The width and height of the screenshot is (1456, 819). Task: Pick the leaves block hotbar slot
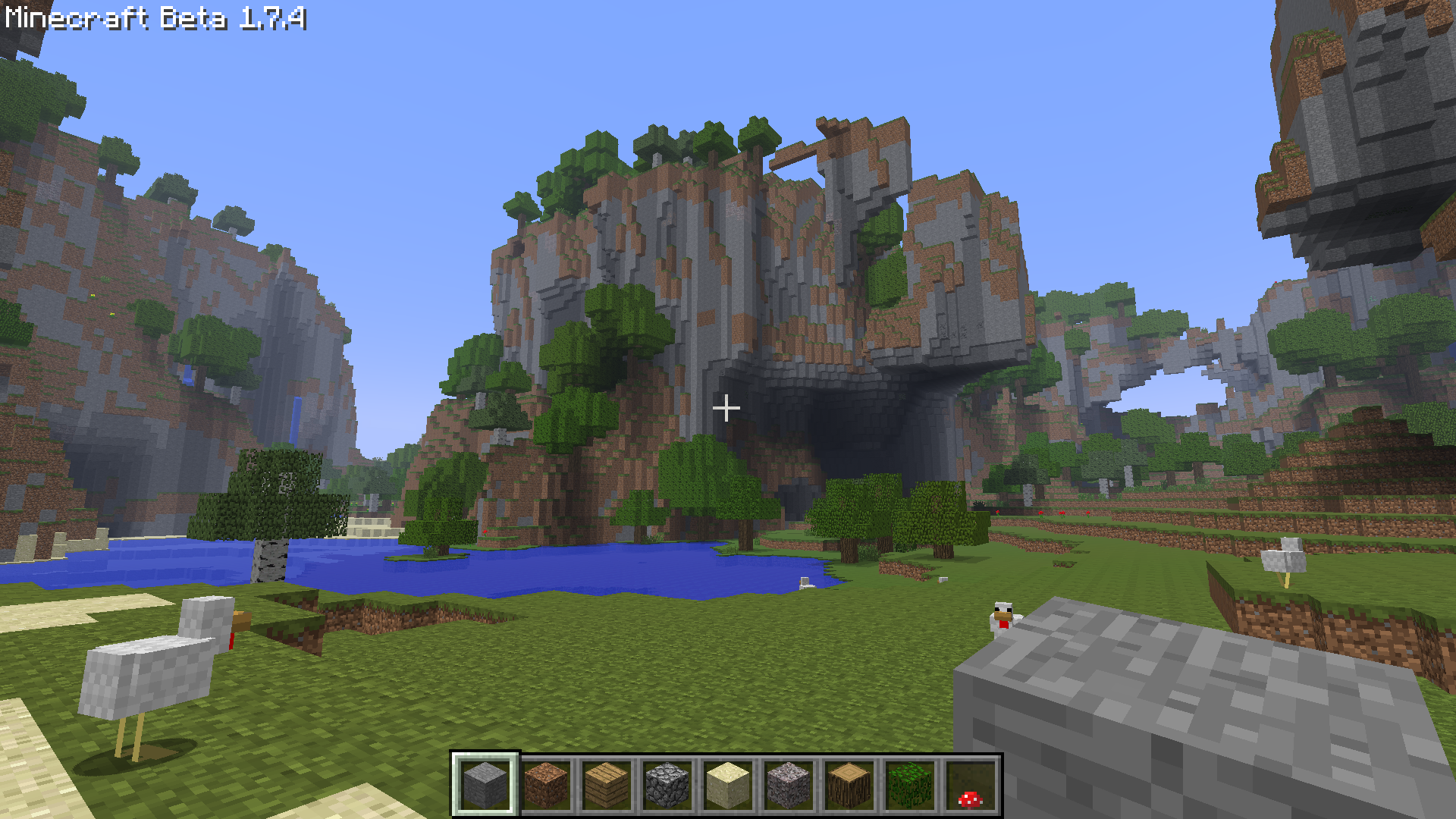[x=910, y=785]
